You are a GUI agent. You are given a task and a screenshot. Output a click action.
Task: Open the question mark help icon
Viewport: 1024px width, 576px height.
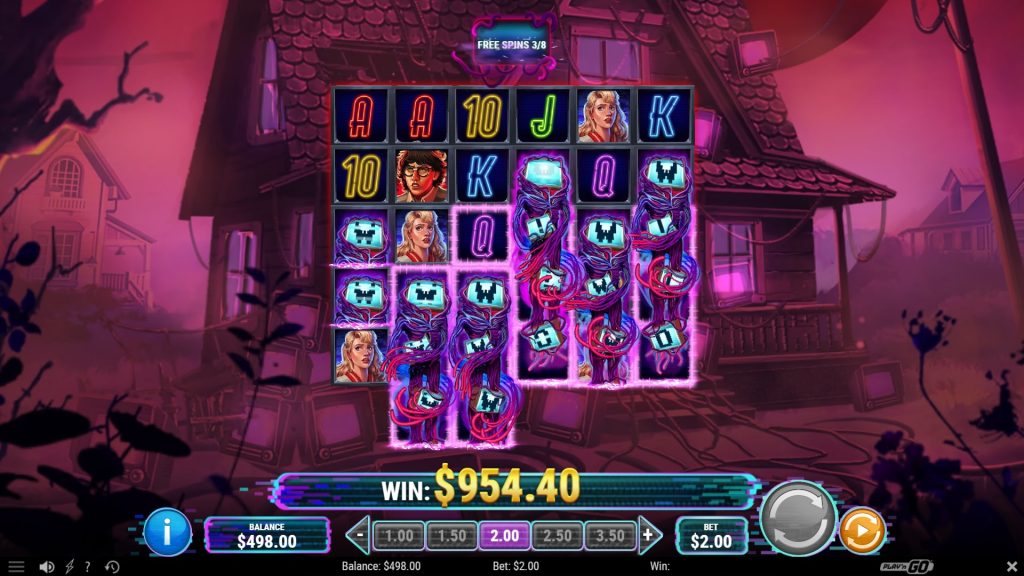[x=88, y=567]
